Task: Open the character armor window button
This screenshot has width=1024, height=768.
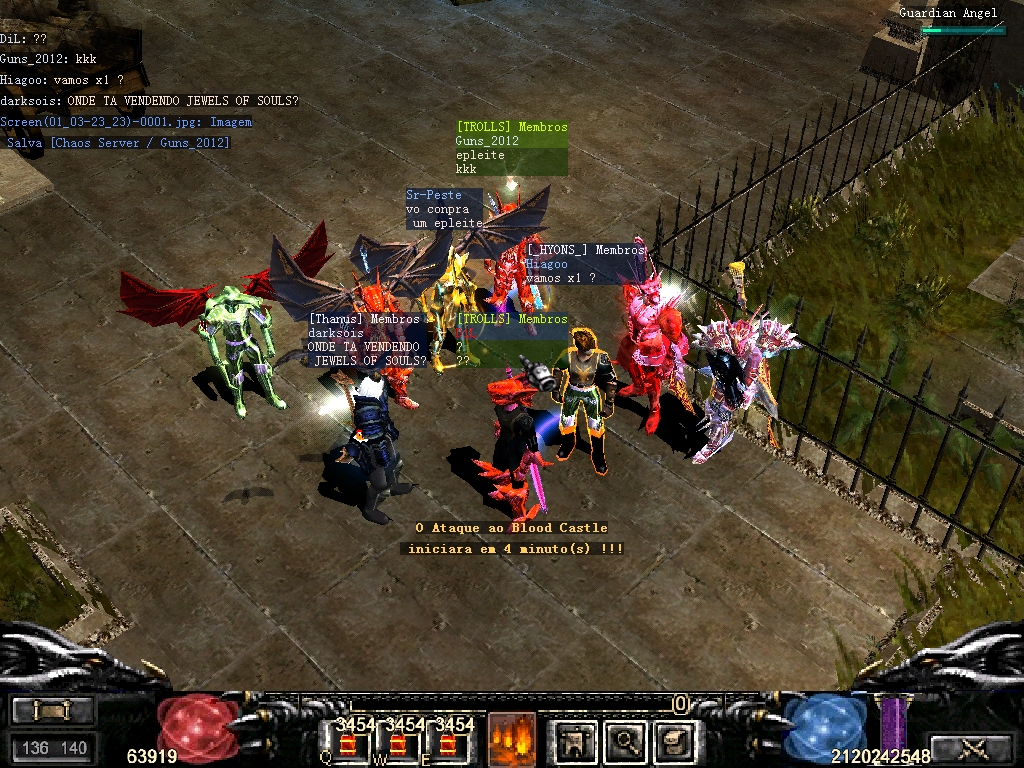Action: (574, 741)
